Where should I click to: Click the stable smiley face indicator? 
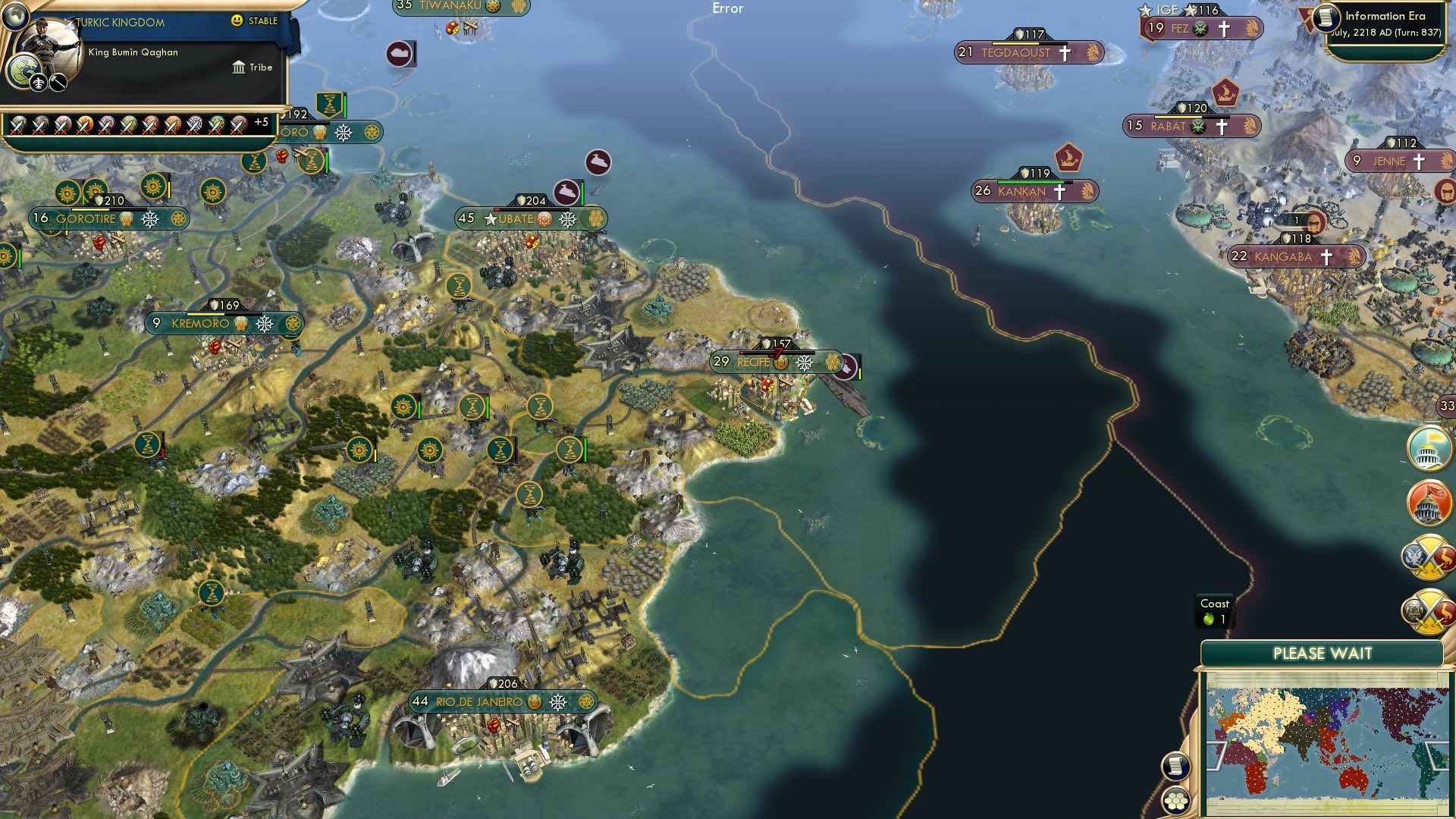237,22
